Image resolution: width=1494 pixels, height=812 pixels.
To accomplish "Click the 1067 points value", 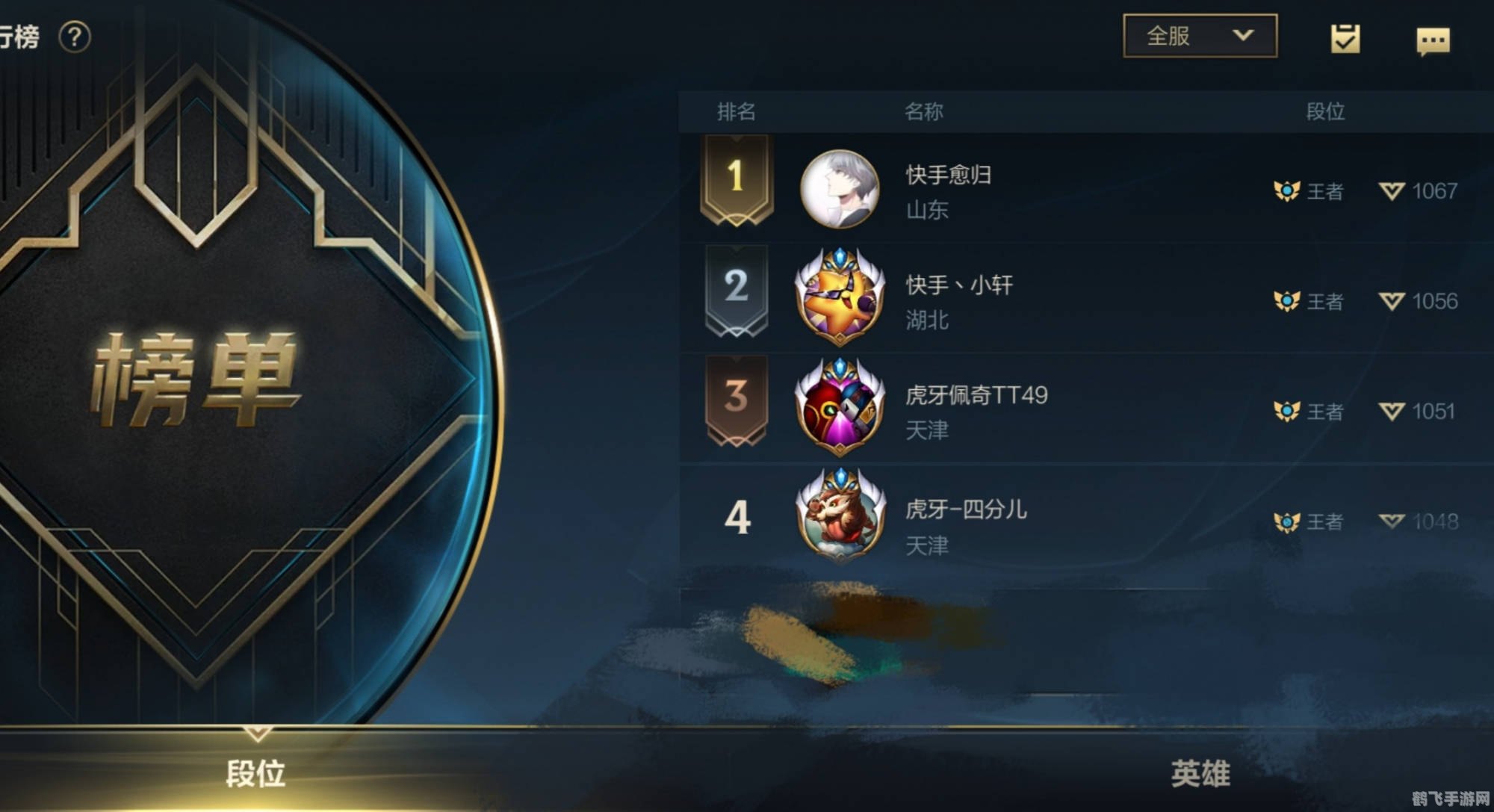I will (x=1433, y=192).
